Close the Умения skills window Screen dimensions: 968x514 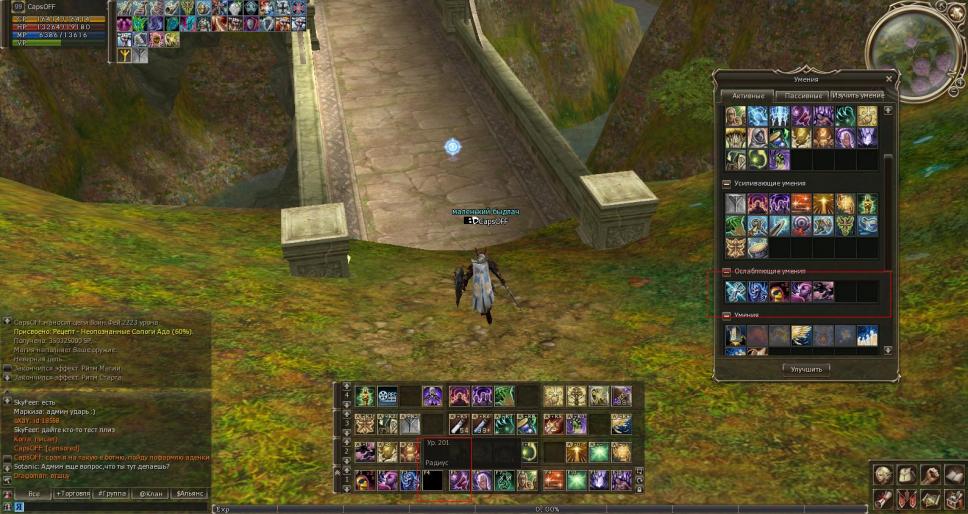tap(889, 78)
